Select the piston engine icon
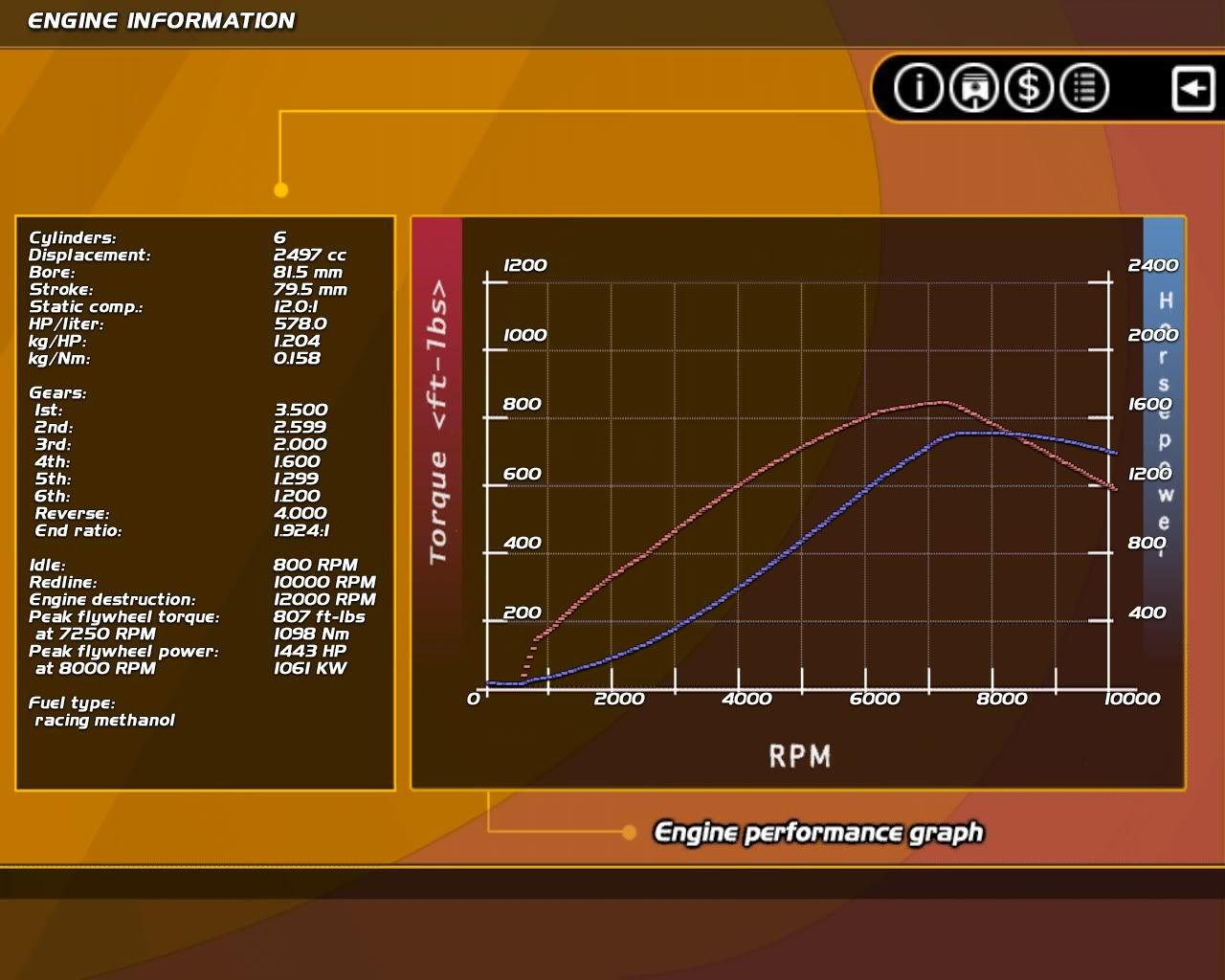Screen dimensions: 1225x980 coord(973,88)
